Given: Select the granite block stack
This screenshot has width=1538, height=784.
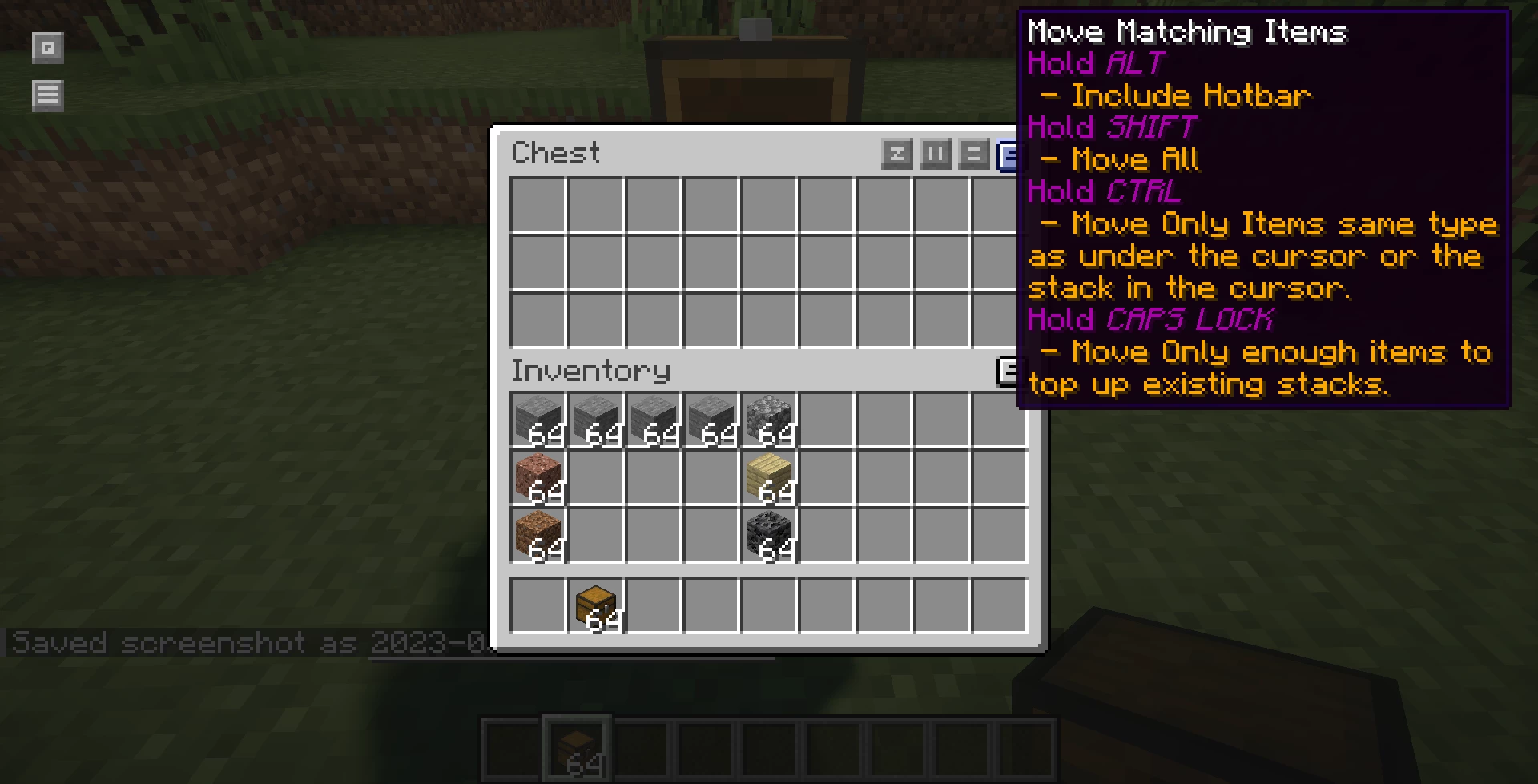Looking at the screenshot, I should pos(538,477).
